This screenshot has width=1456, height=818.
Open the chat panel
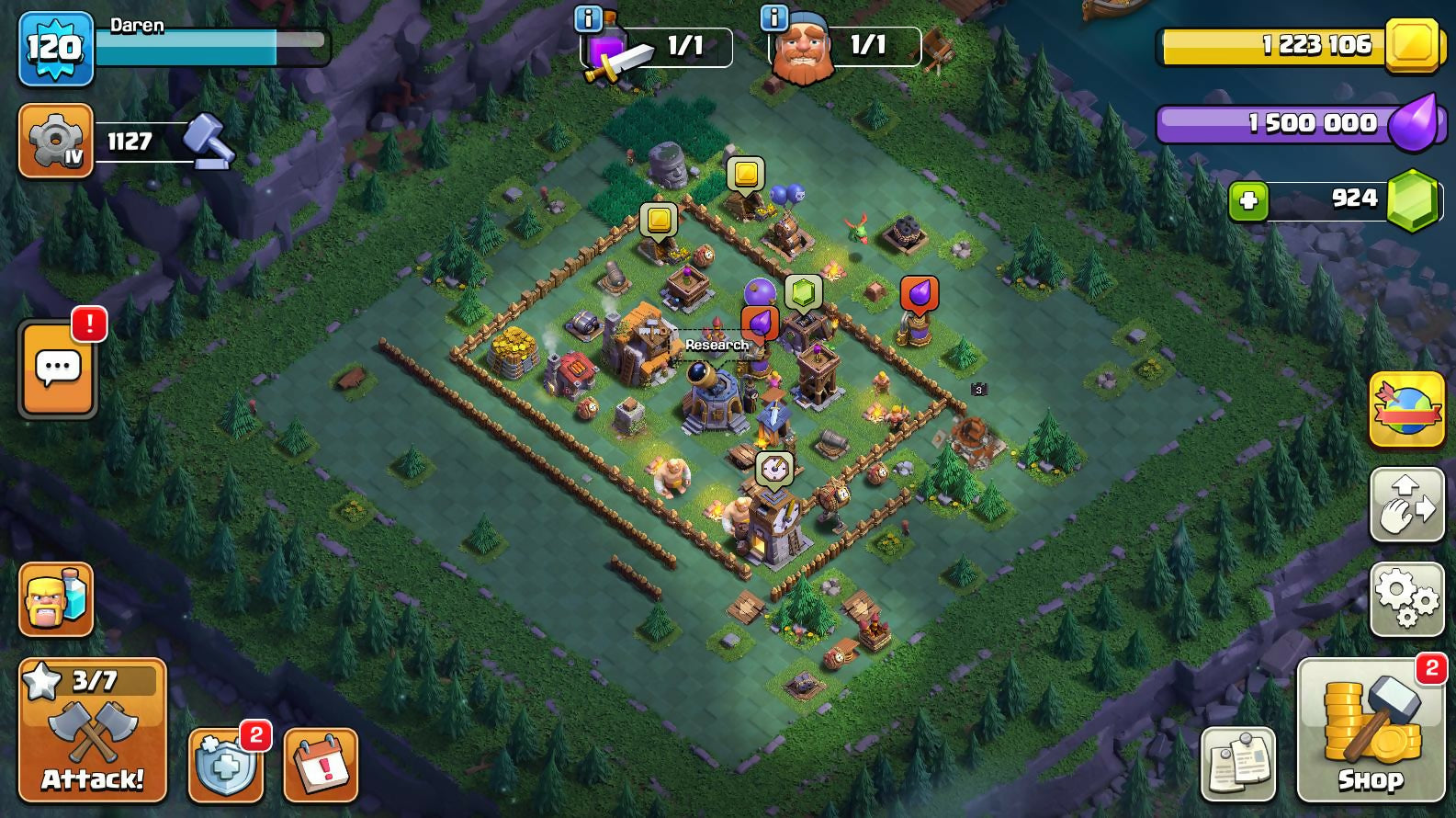[58, 369]
